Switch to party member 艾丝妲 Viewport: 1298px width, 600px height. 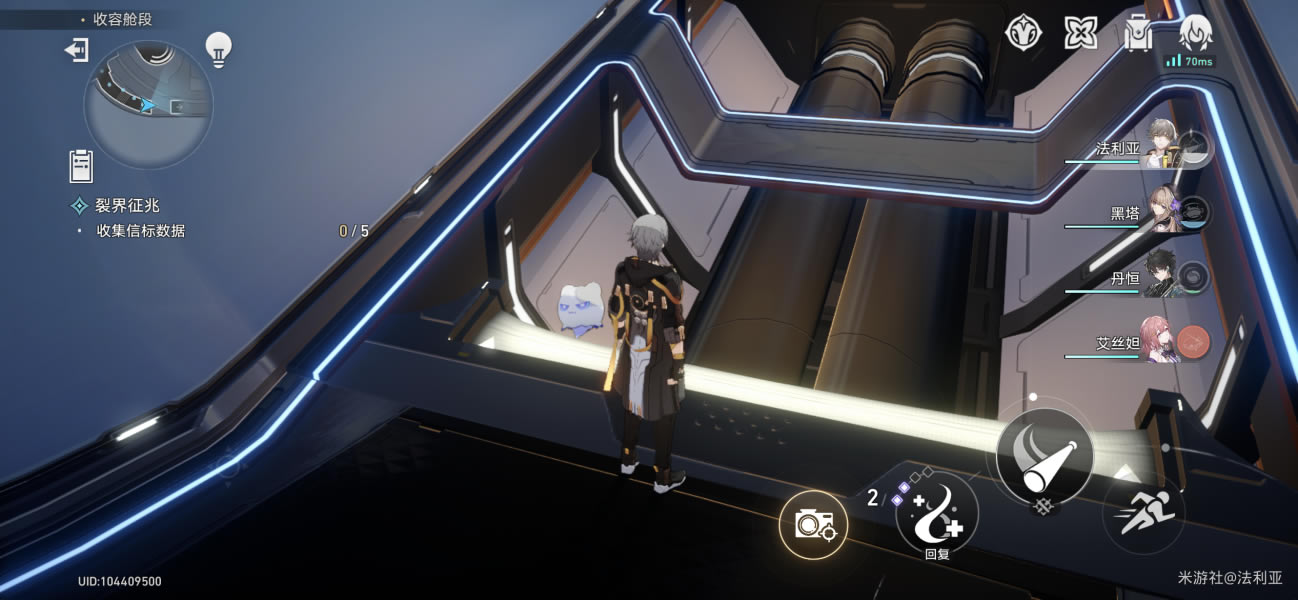pyautogui.click(x=1162, y=342)
